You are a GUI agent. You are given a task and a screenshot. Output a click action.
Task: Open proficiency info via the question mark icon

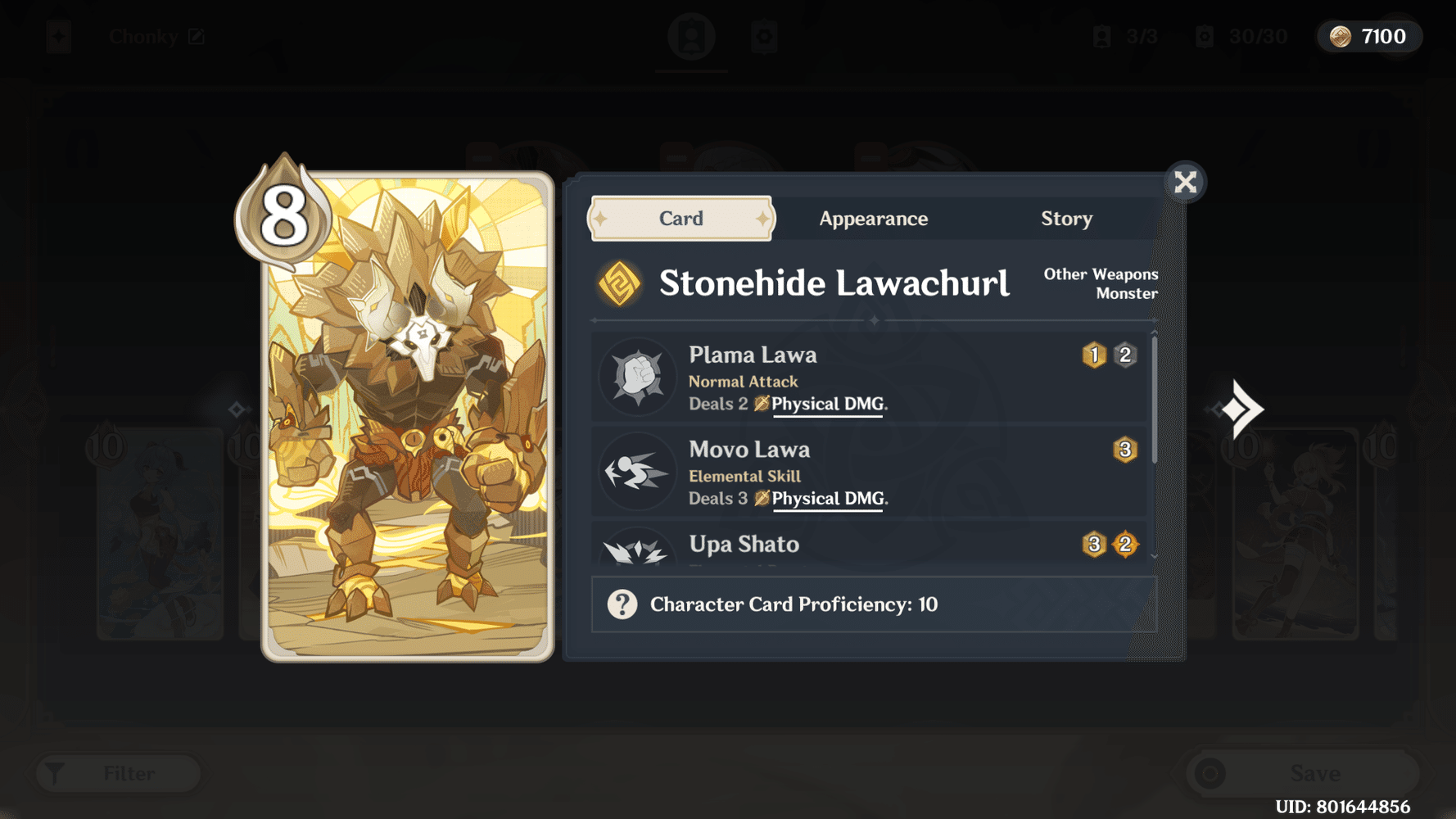[x=623, y=604]
